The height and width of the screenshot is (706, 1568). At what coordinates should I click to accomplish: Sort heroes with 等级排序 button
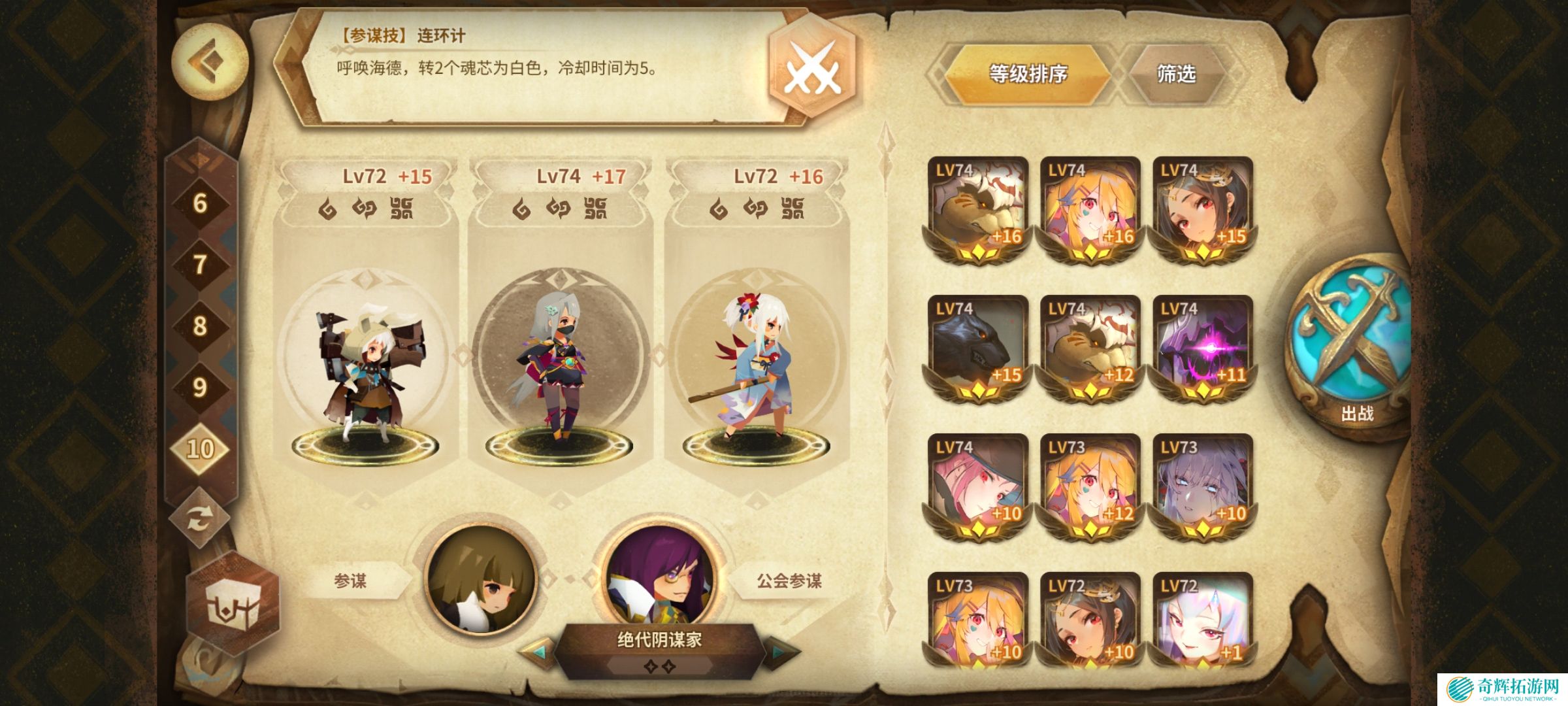[1027, 74]
